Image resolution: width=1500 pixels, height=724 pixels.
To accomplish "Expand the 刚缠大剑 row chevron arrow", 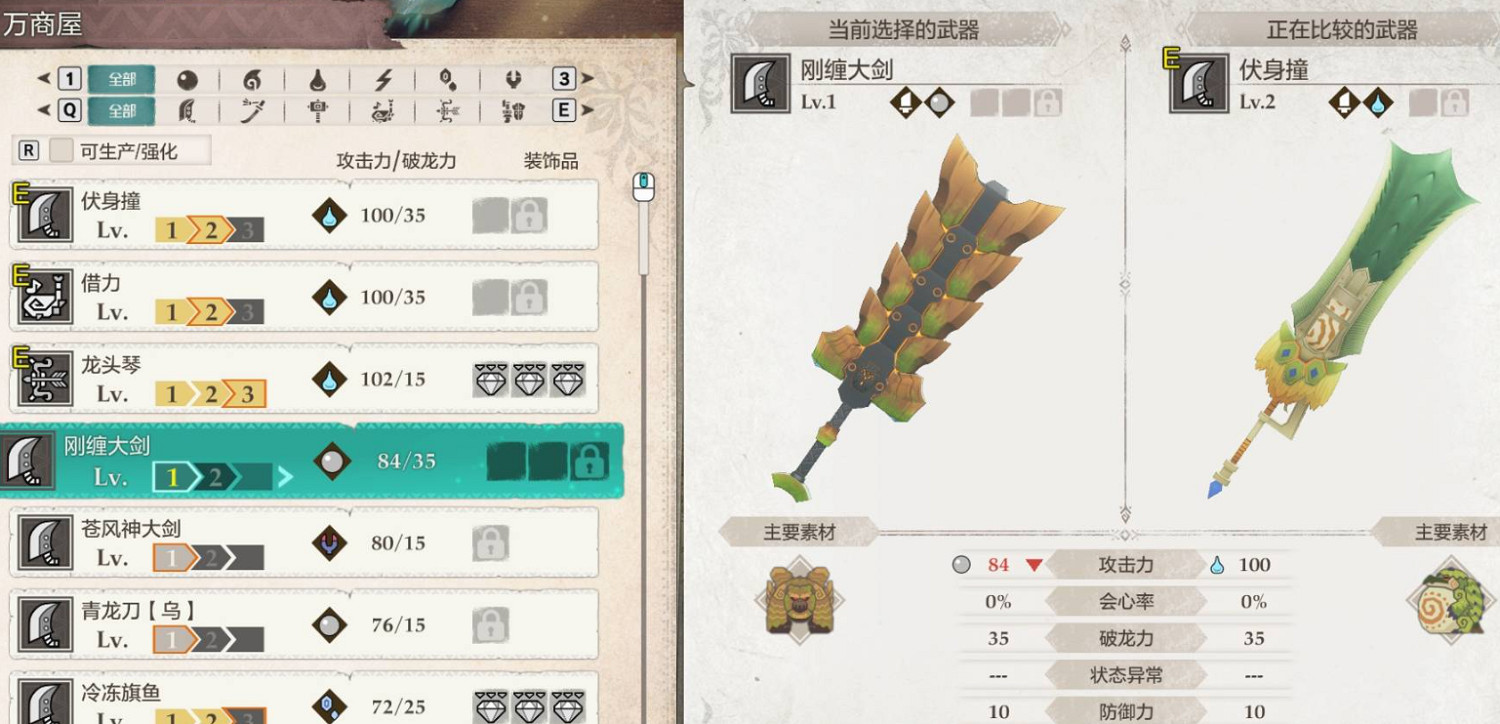I will pyautogui.click(x=287, y=478).
